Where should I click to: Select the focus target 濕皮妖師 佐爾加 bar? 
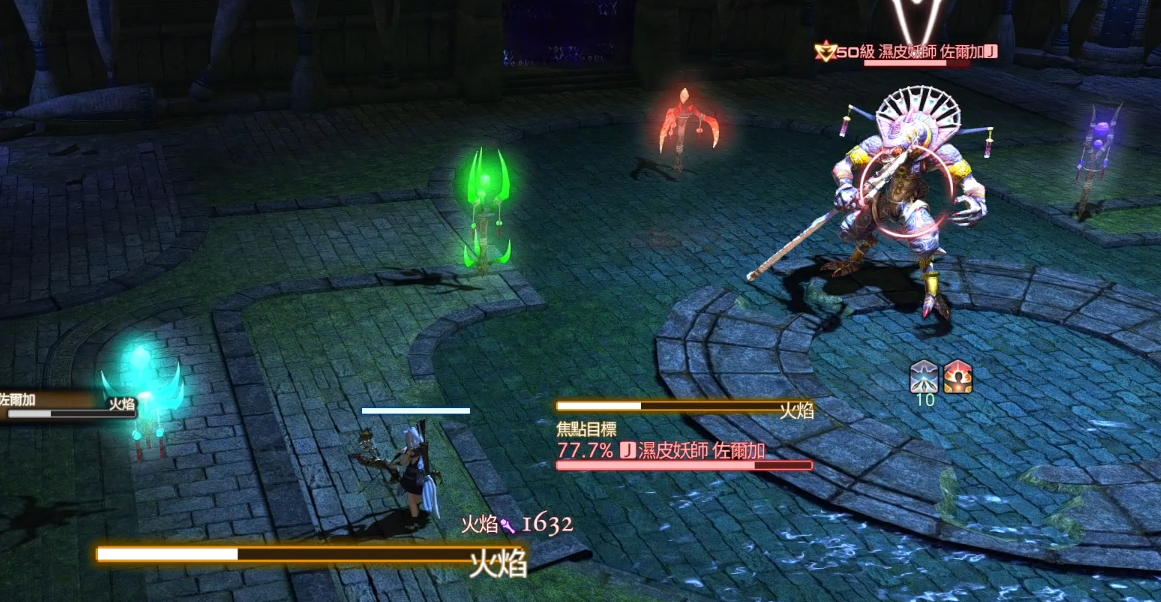685,452
